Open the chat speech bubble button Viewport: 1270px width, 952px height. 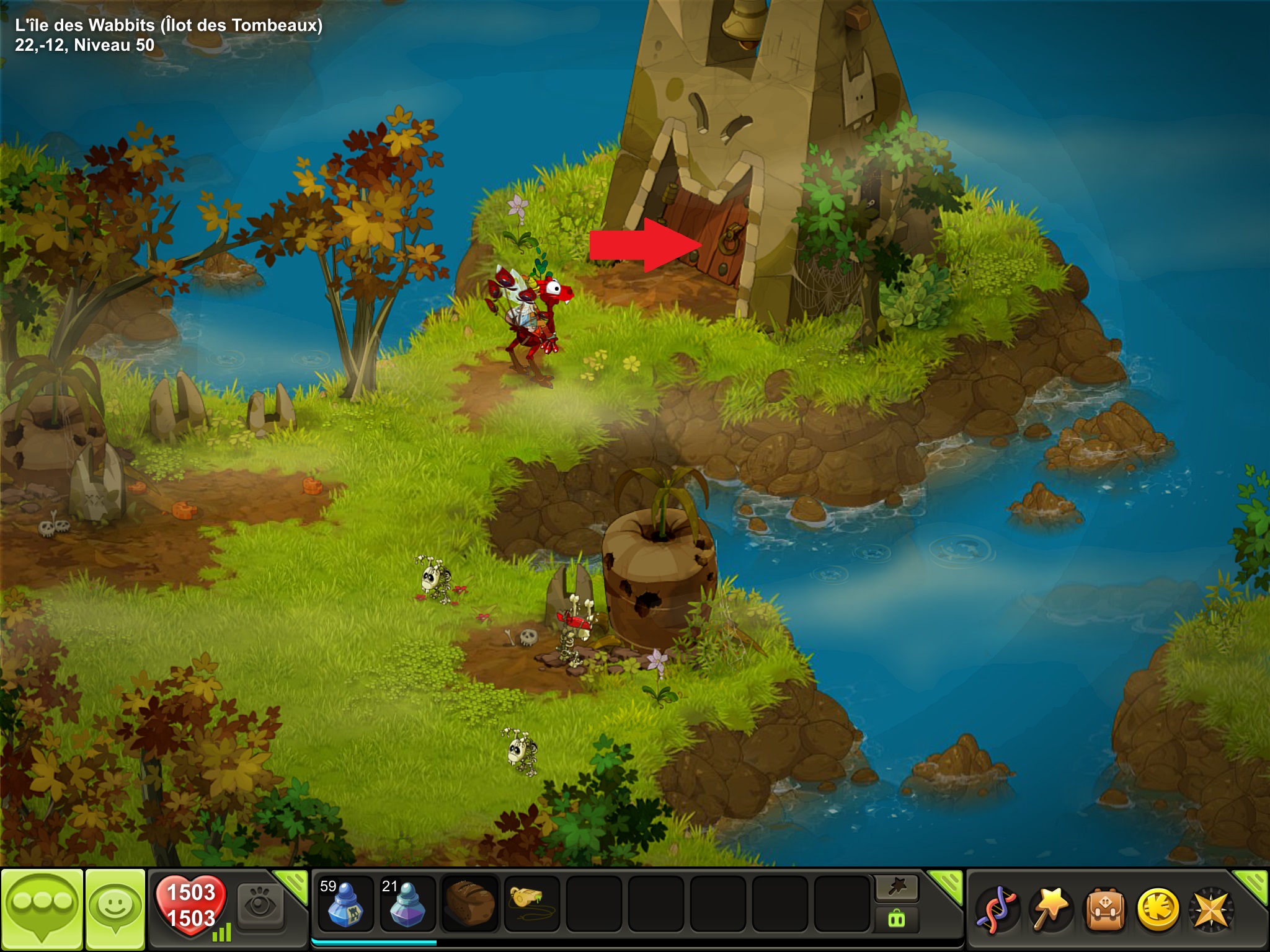click(42, 909)
